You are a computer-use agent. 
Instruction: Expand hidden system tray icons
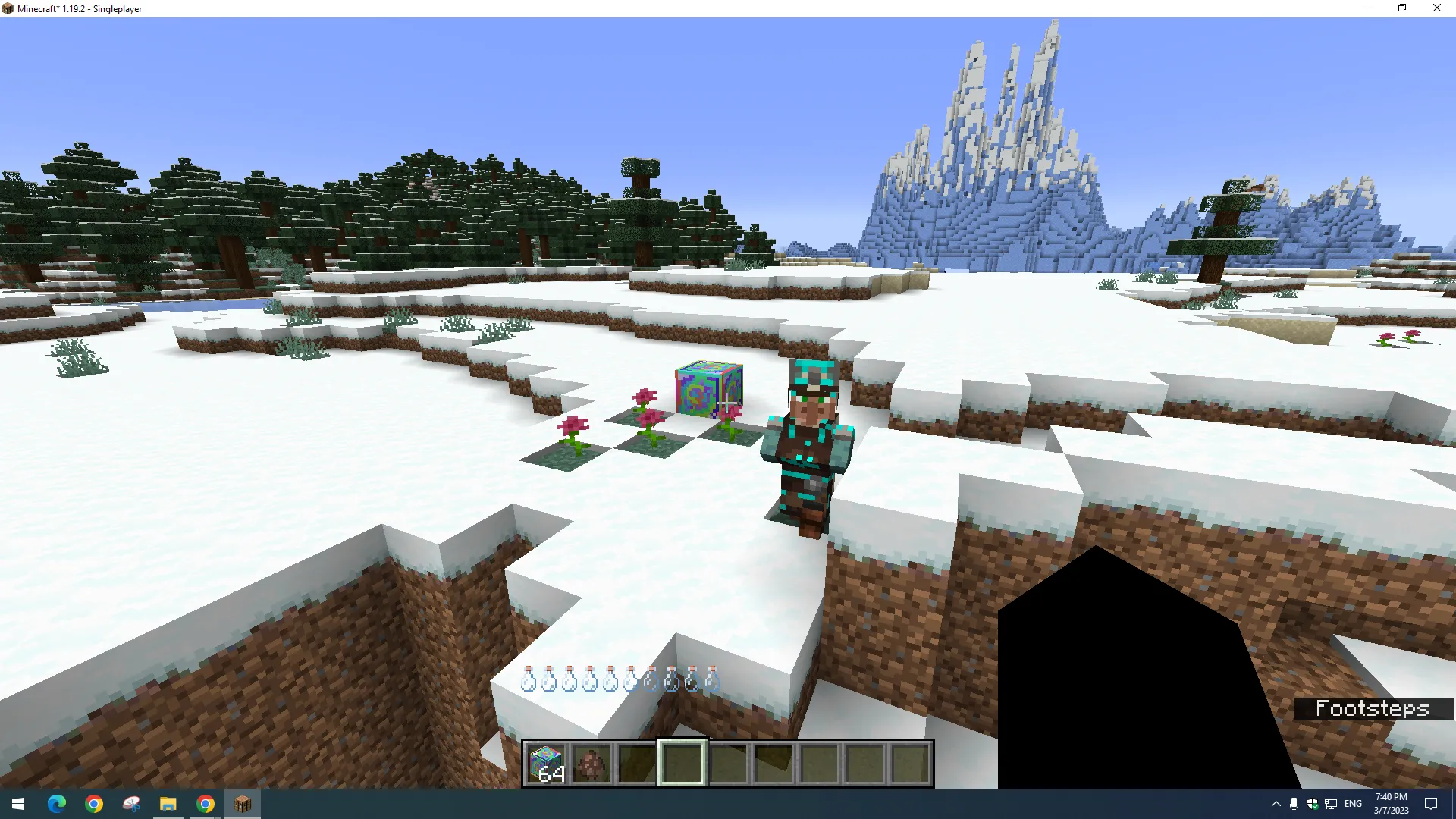pos(1276,803)
